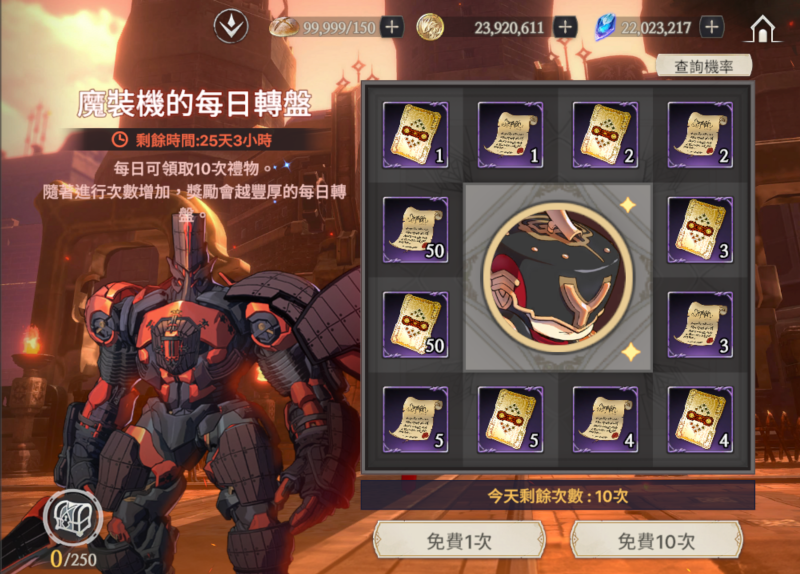
Task: Select the gold ticket reward with quantity 1
Action: point(415,135)
